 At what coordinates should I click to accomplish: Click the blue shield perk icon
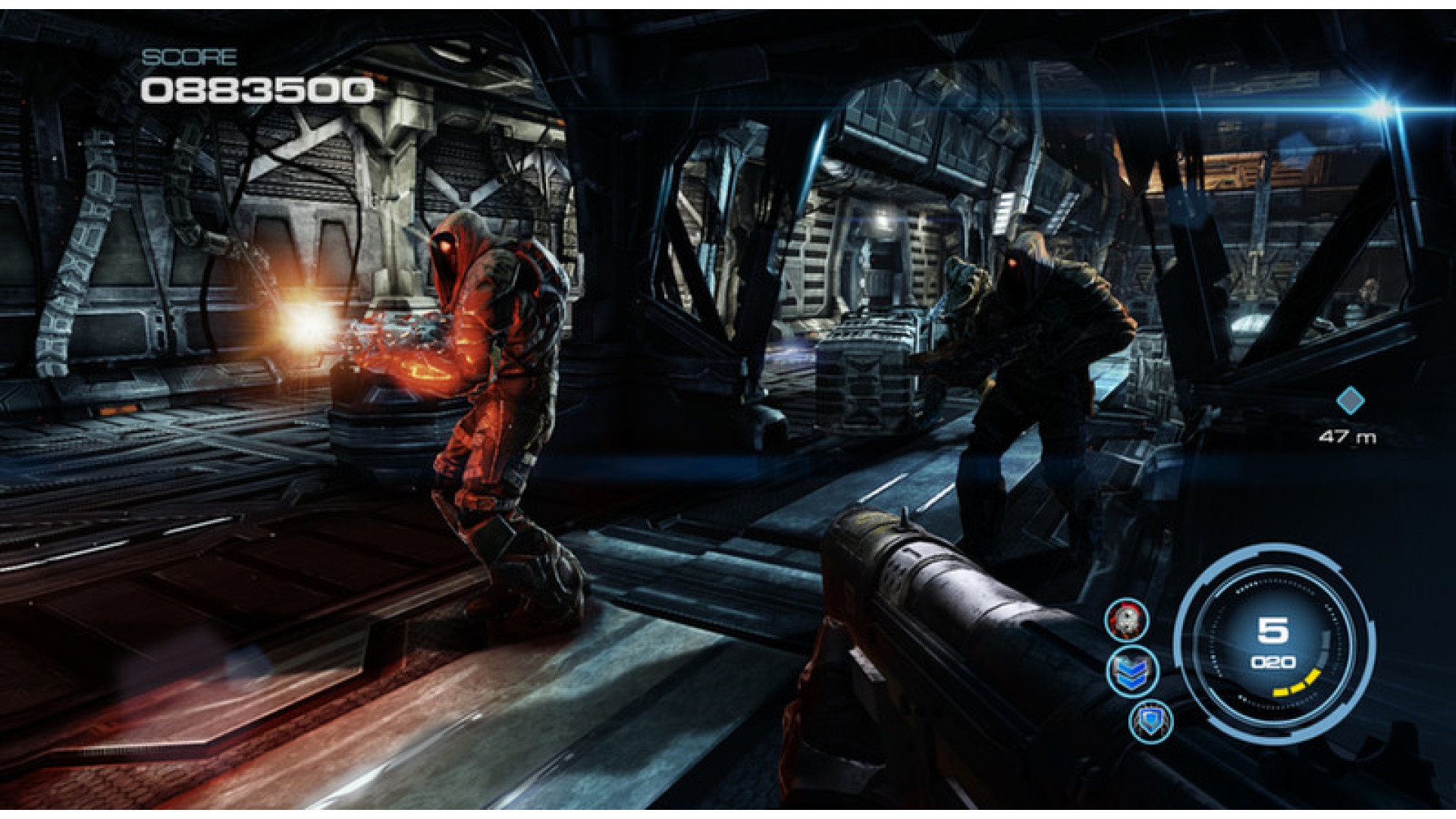(1151, 720)
